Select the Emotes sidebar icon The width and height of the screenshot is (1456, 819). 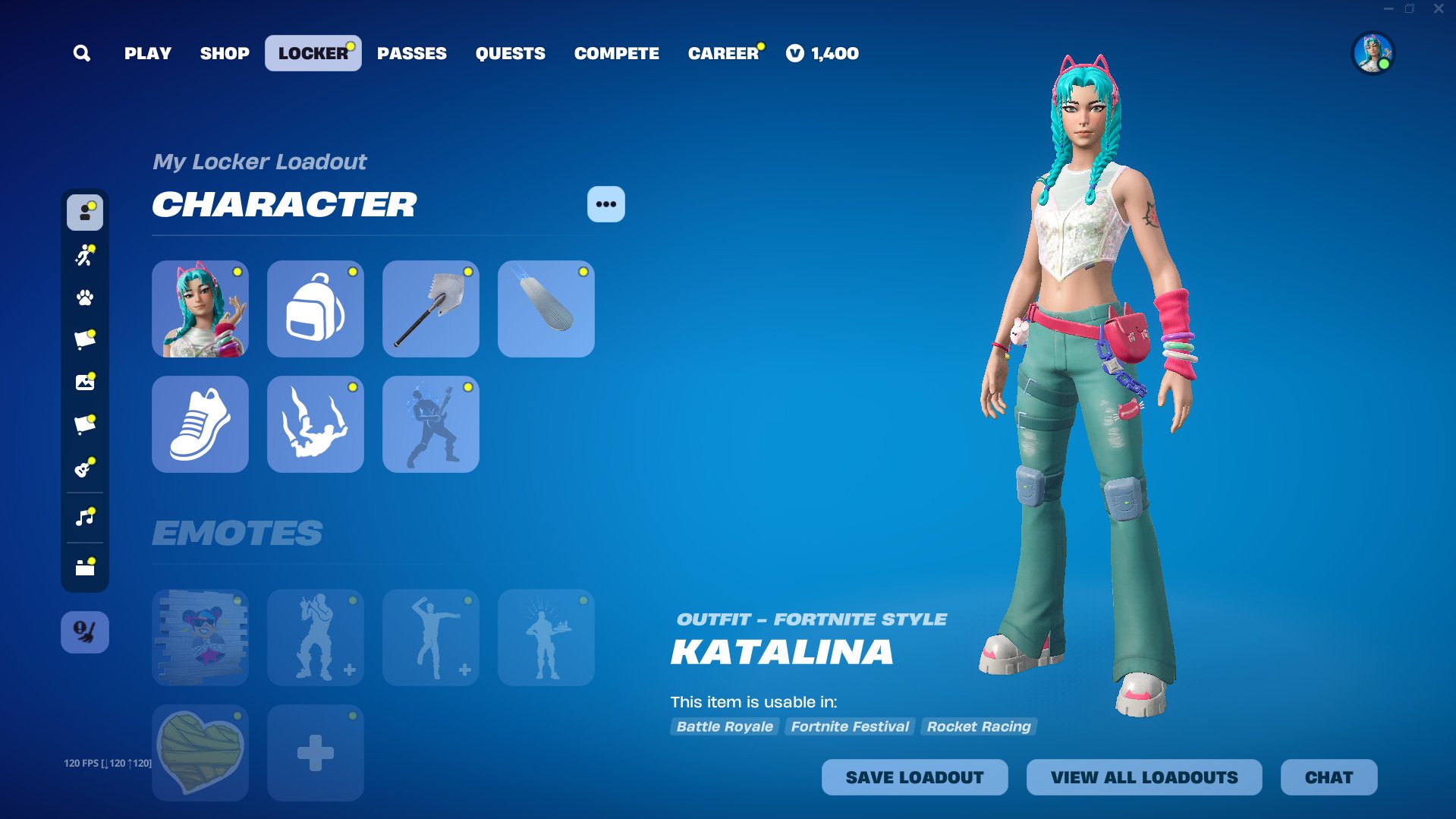pos(84,255)
